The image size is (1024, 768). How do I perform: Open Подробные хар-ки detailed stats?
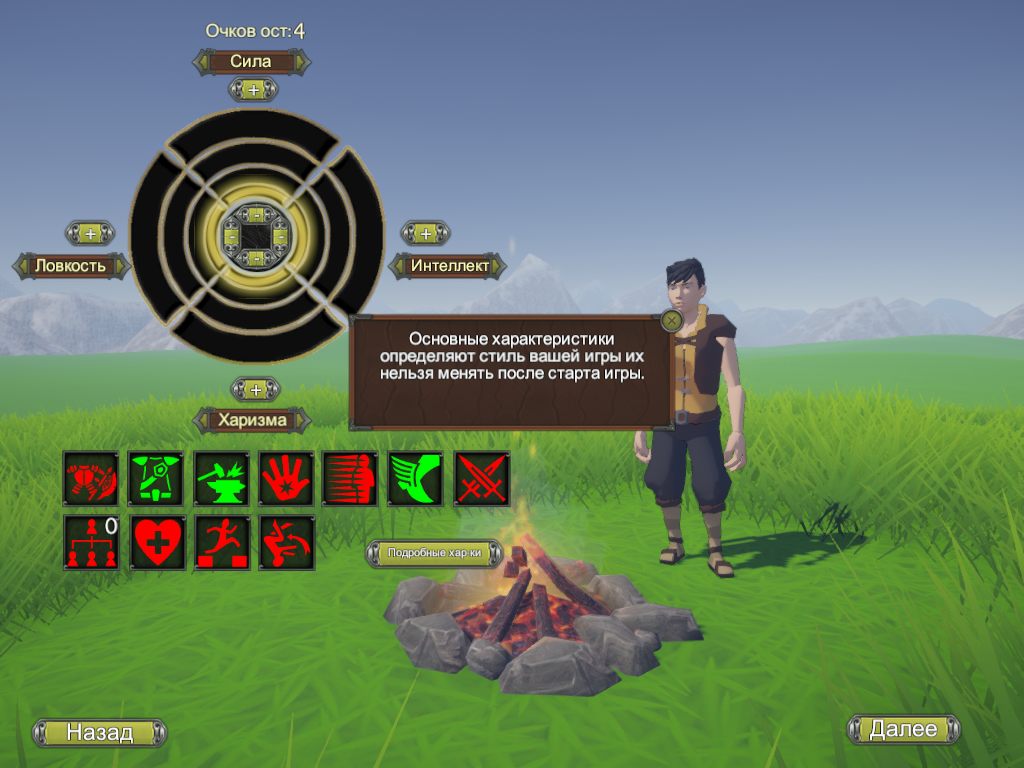pyautogui.click(x=434, y=553)
